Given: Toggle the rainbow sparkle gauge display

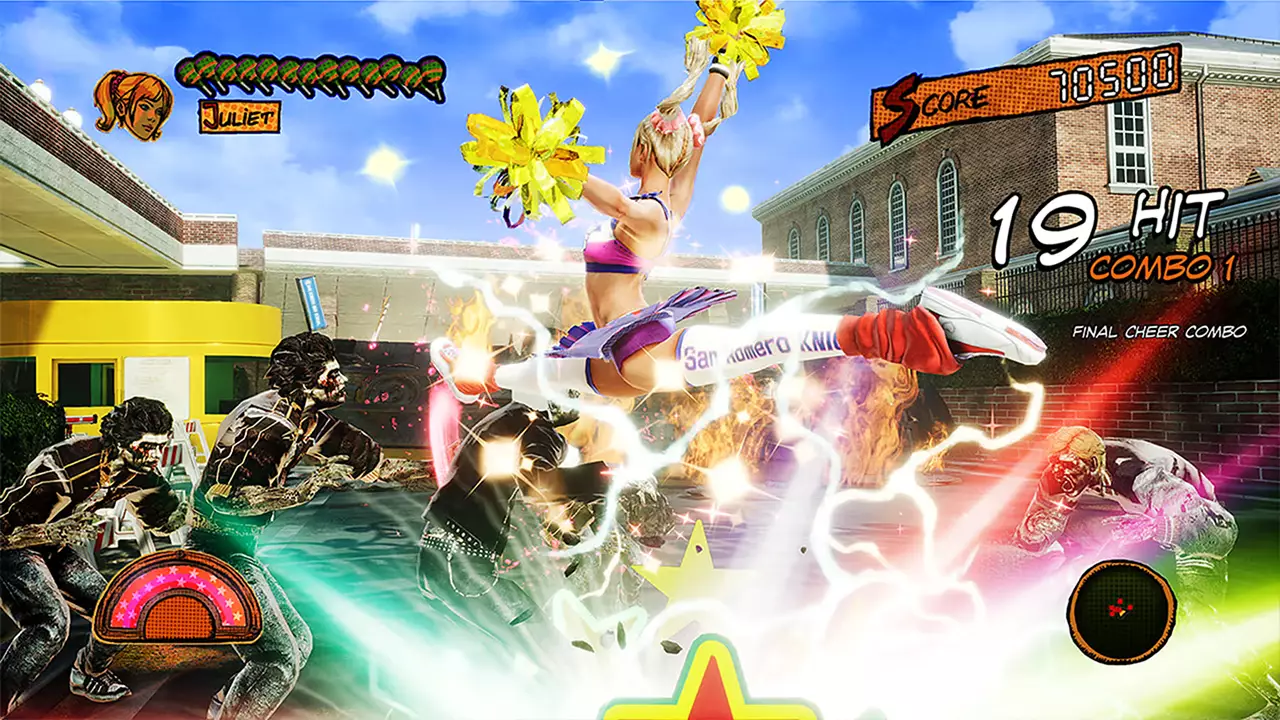Looking at the screenshot, I should pyautogui.click(x=172, y=600).
